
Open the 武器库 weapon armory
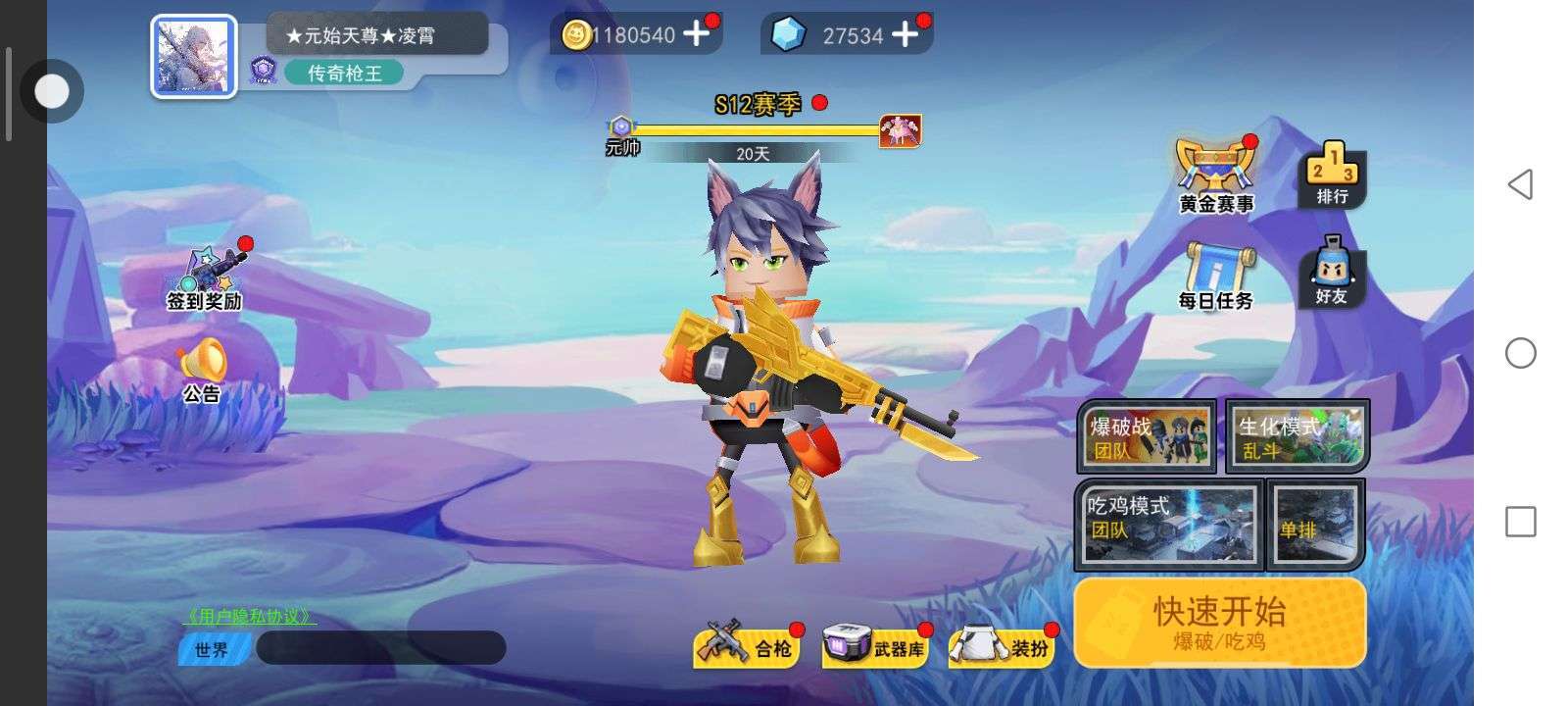pos(874,646)
